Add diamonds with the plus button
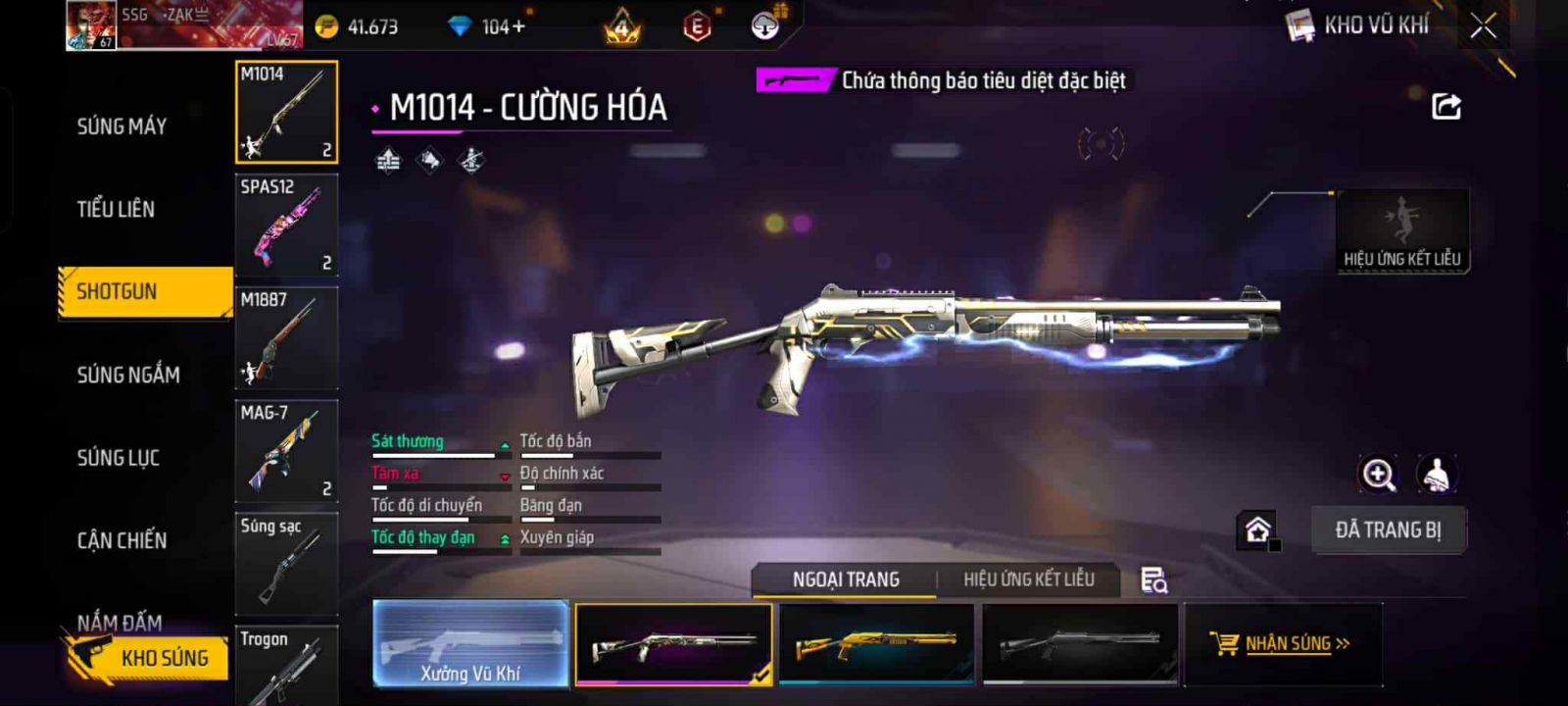 (518, 27)
